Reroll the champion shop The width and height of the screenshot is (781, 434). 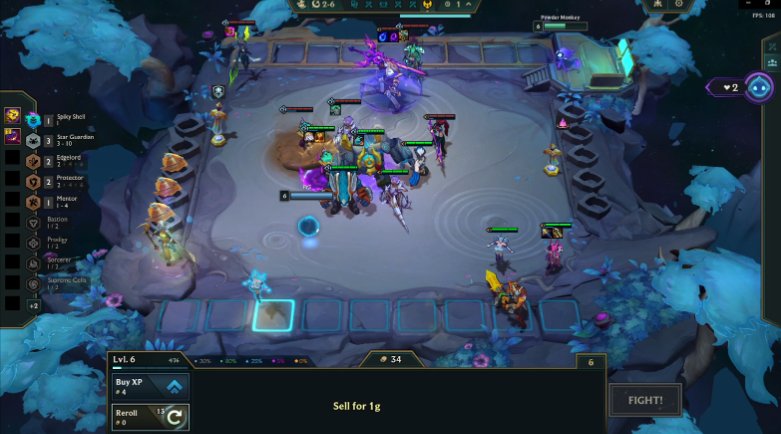[x=150, y=416]
